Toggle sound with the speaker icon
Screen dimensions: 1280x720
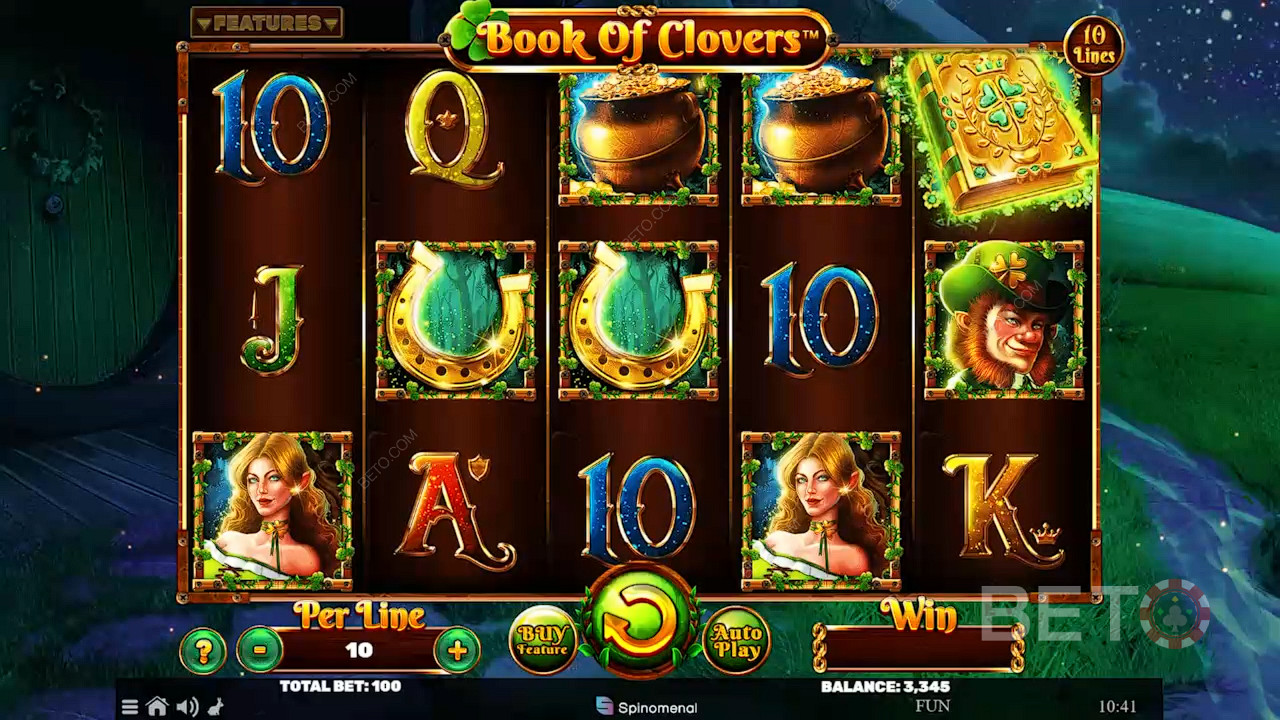coord(187,707)
